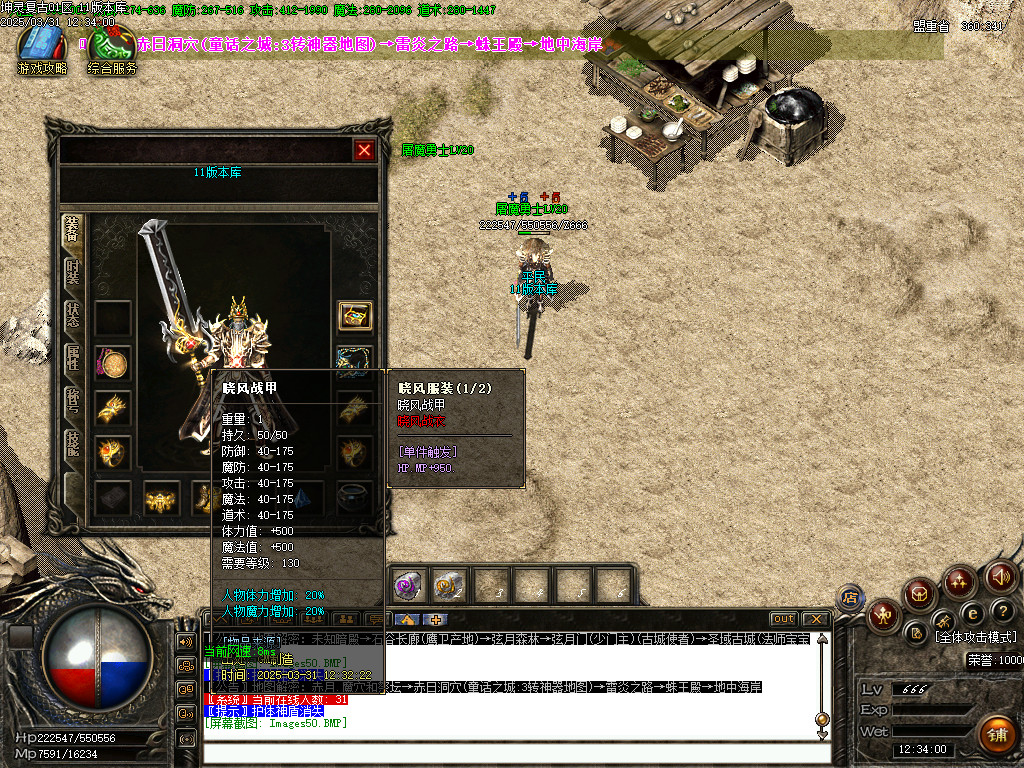
Task: Open the question mark help button
Action: coord(1002,610)
